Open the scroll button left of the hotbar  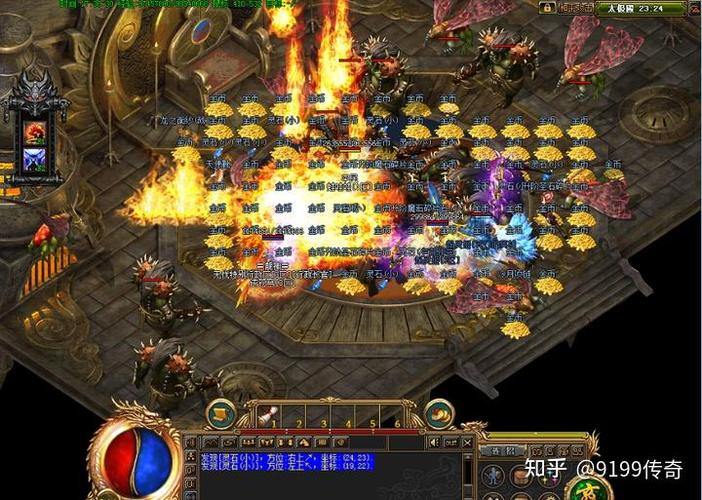pos(220,414)
